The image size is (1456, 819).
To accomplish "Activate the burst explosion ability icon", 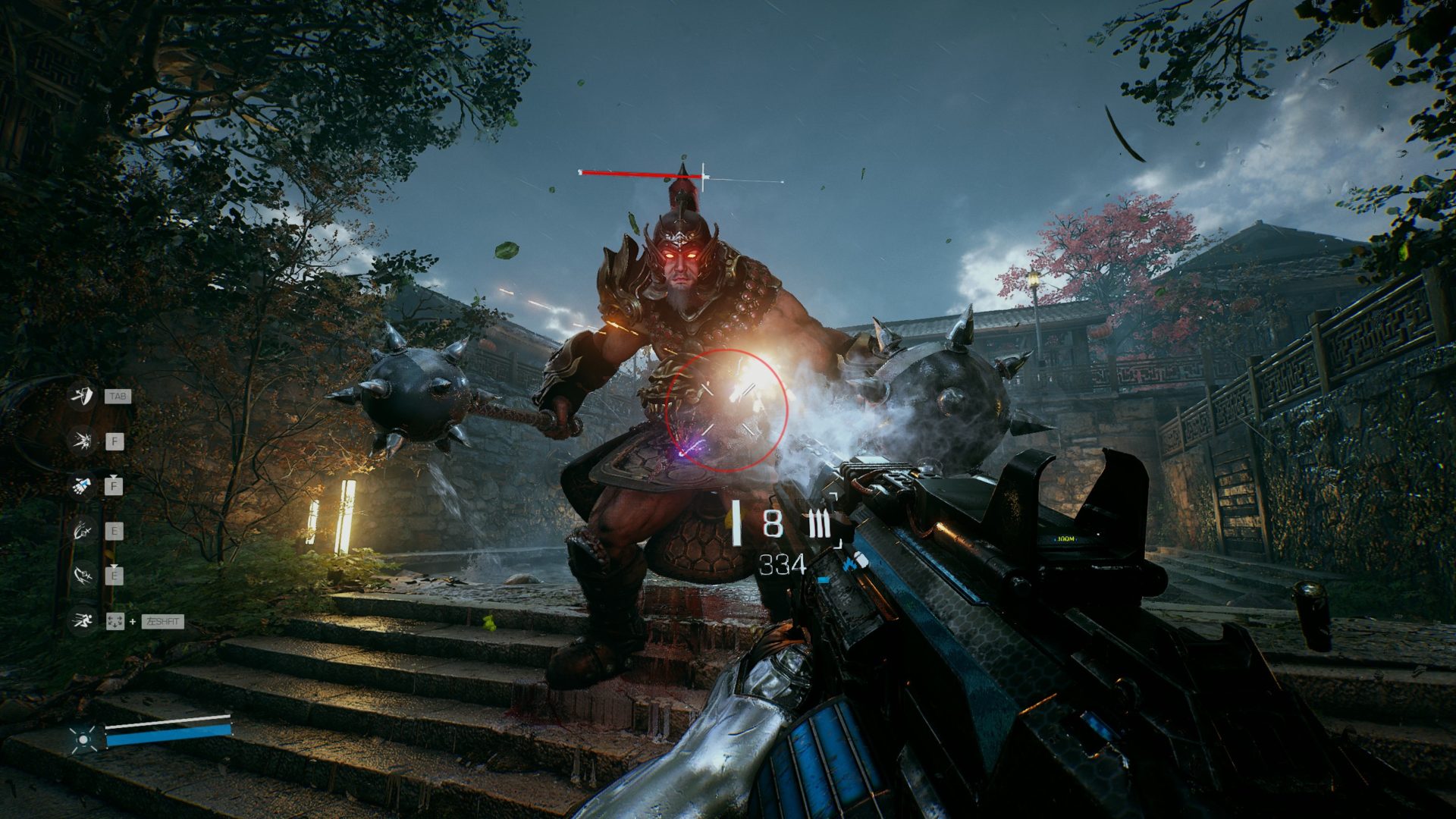I will pos(82,441).
